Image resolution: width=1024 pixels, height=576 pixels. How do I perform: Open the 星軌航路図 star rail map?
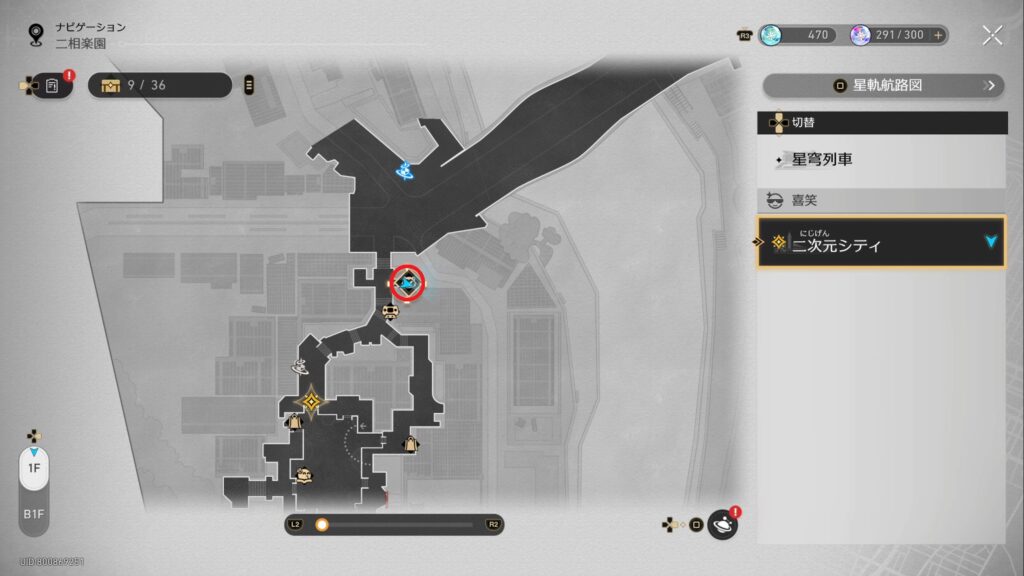tap(884, 86)
